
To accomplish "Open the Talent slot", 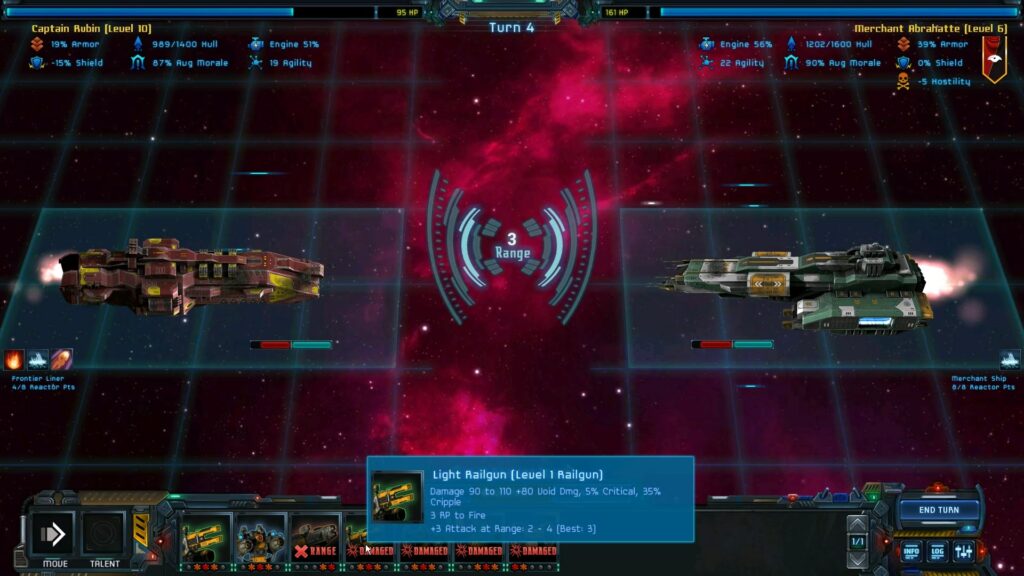I will pyautogui.click(x=103, y=535).
